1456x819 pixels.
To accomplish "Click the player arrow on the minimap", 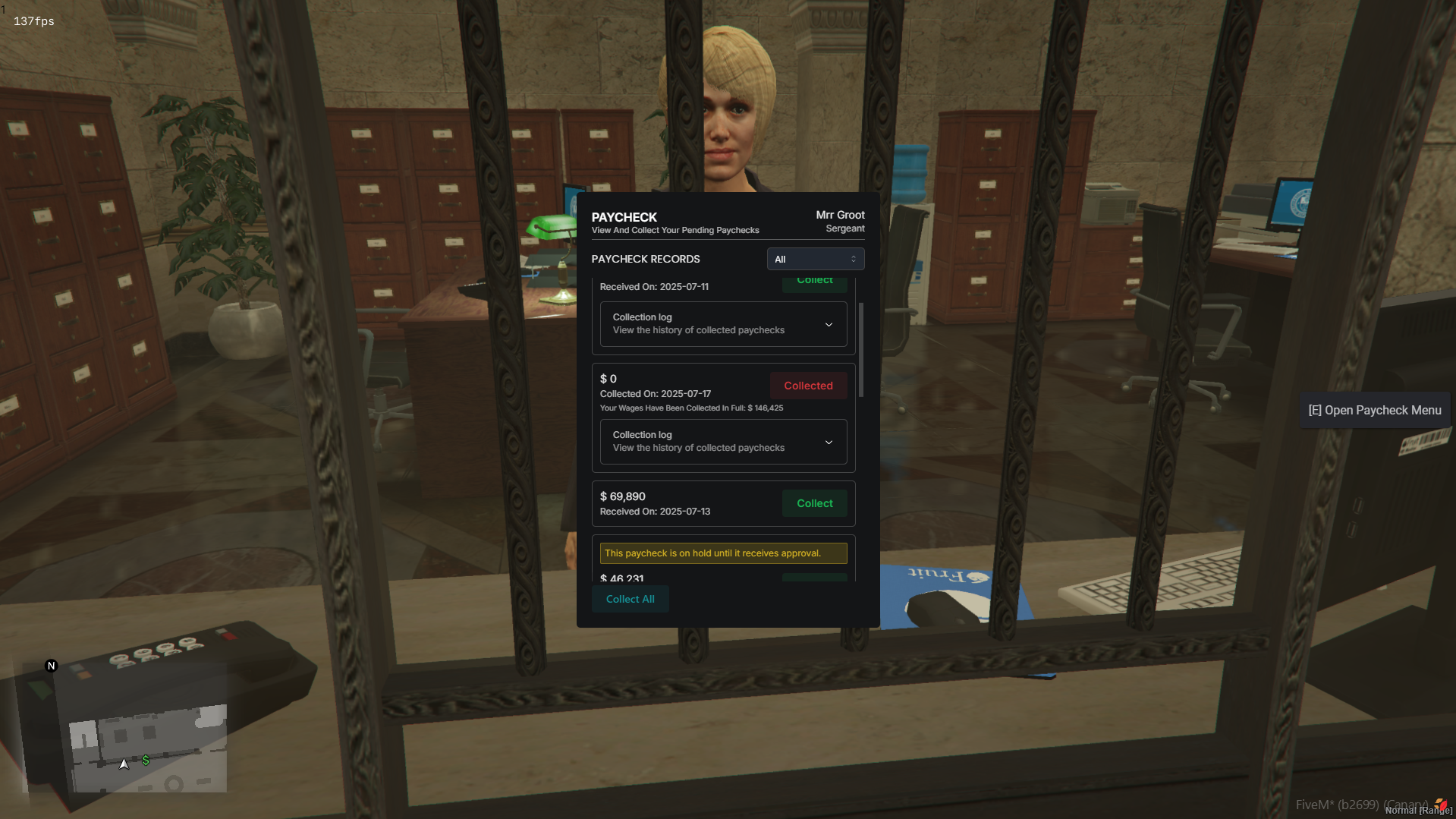I will [124, 764].
